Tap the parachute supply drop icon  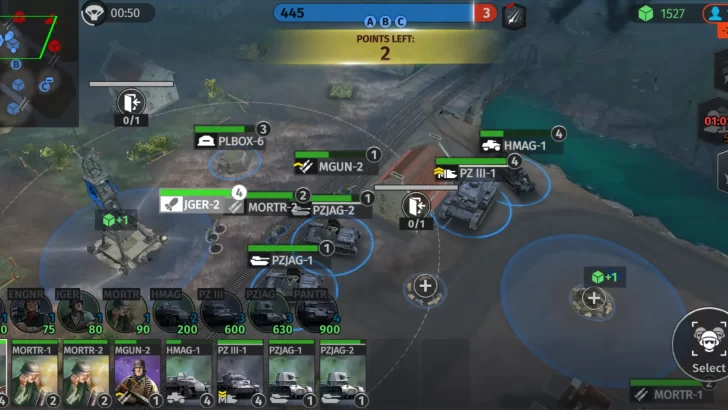coord(94,13)
